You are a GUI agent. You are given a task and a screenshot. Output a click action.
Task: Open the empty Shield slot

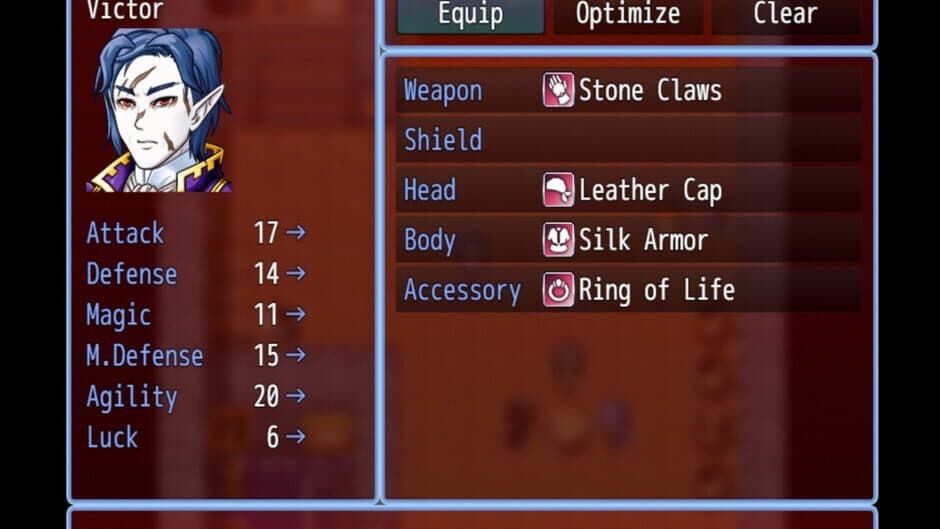click(x=628, y=140)
